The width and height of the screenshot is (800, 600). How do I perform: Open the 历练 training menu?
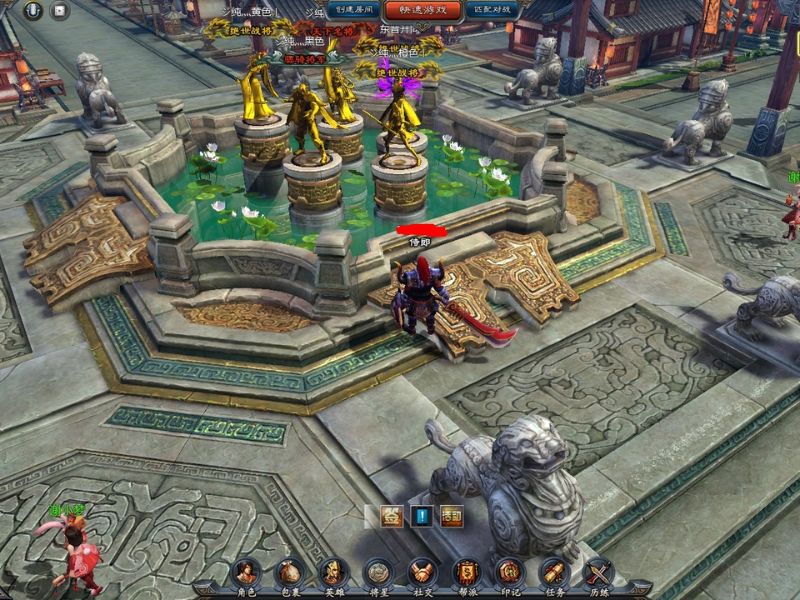click(x=598, y=574)
